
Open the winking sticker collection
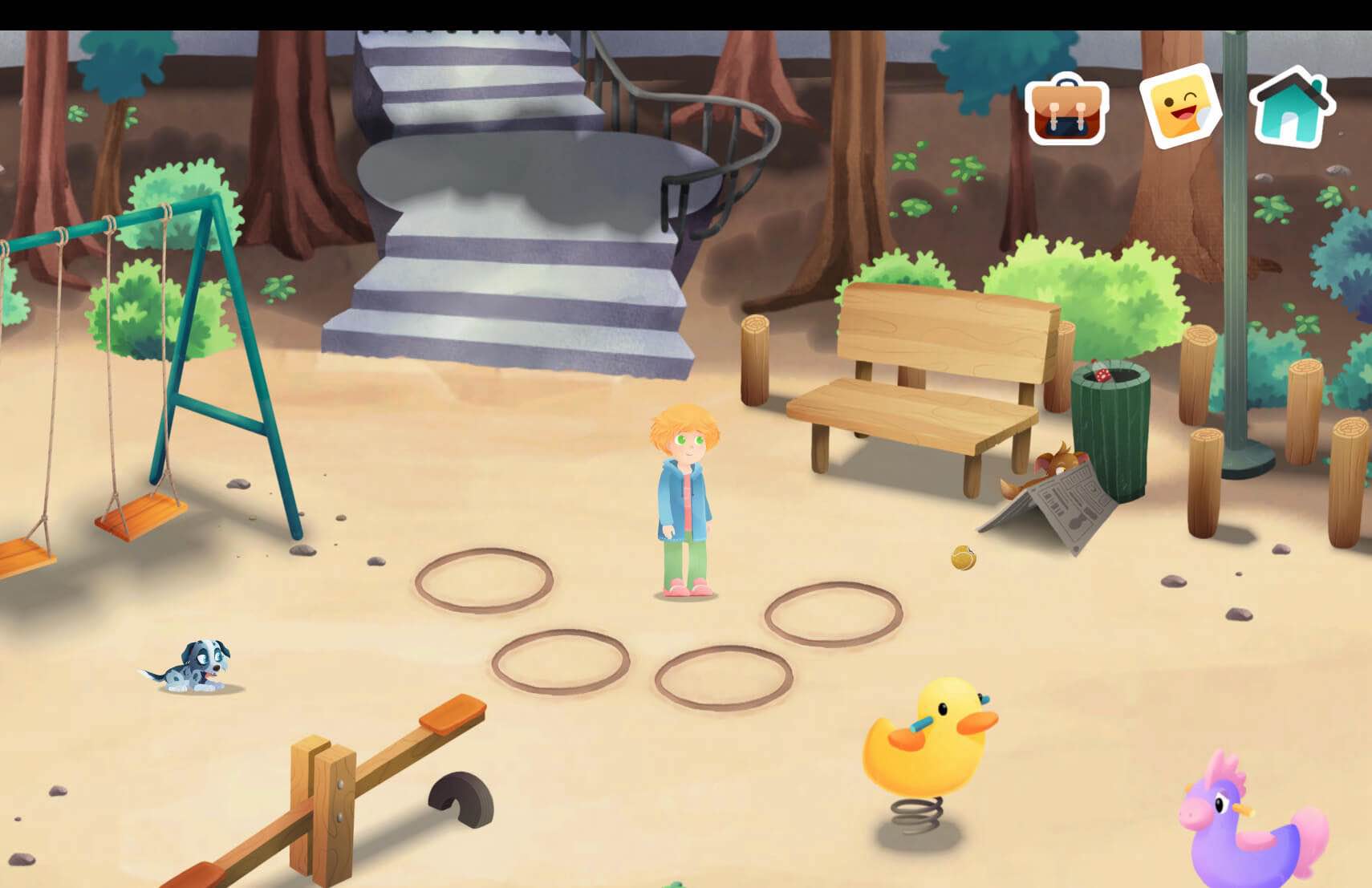click(x=1180, y=107)
